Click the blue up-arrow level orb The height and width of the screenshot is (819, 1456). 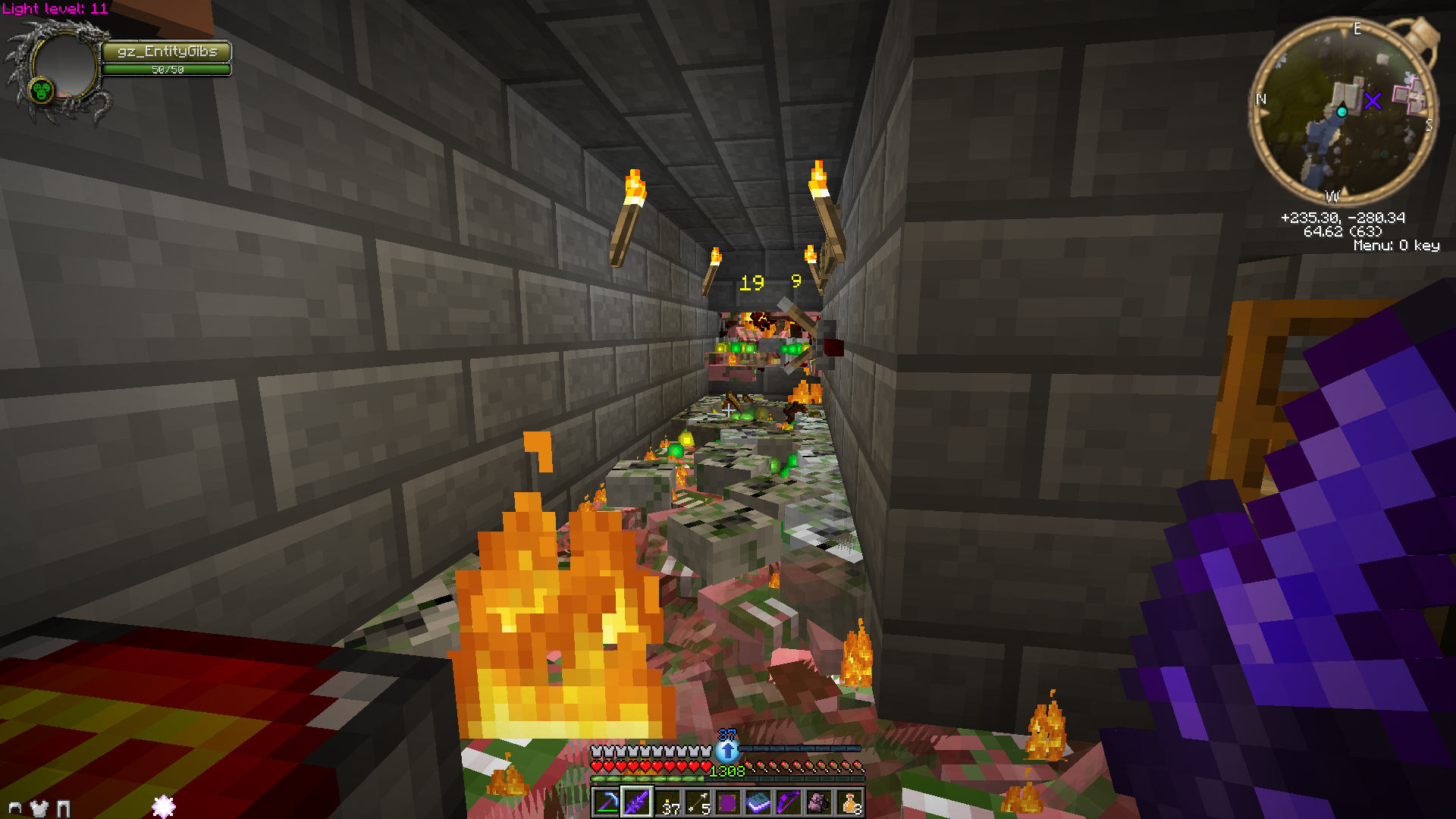[x=727, y=751]
